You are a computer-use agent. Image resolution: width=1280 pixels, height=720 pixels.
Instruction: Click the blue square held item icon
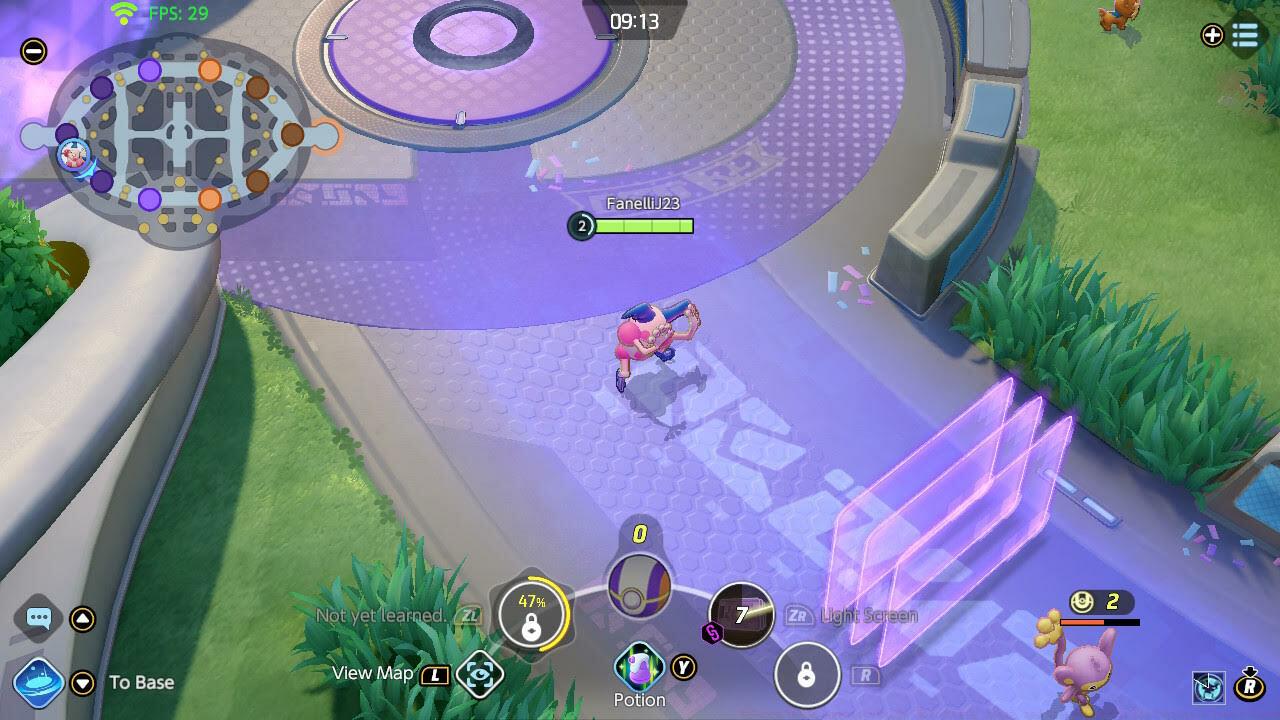1209,687
